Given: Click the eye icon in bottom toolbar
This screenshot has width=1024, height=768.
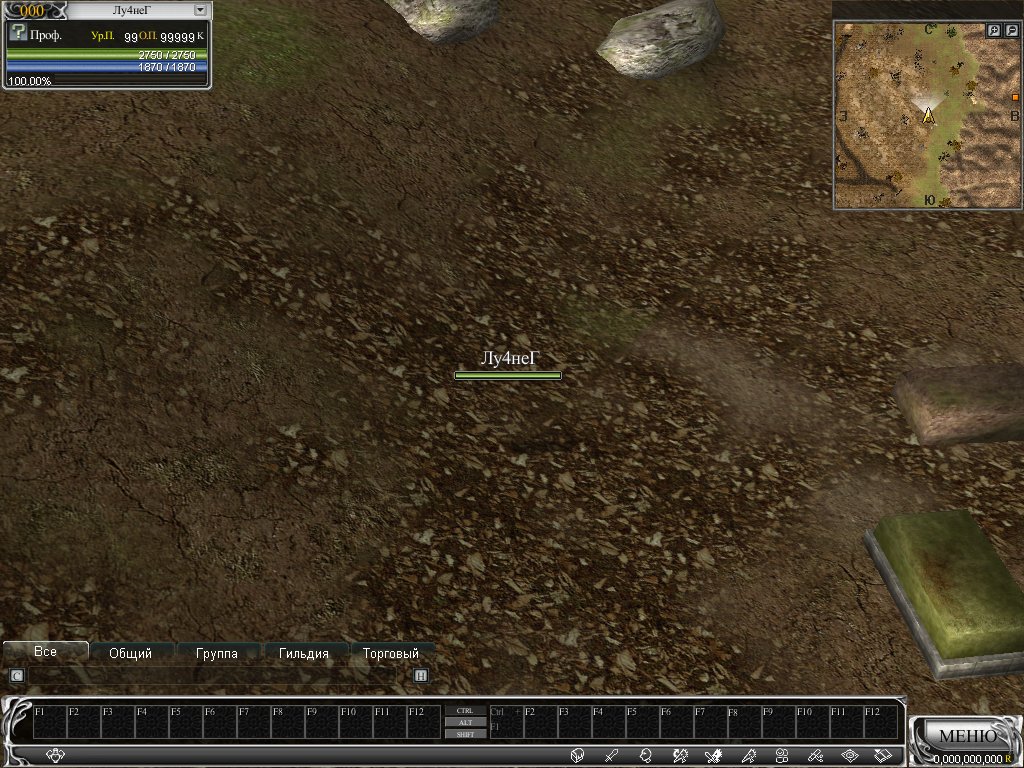Looking at the screenshot, I should point(849,755).
